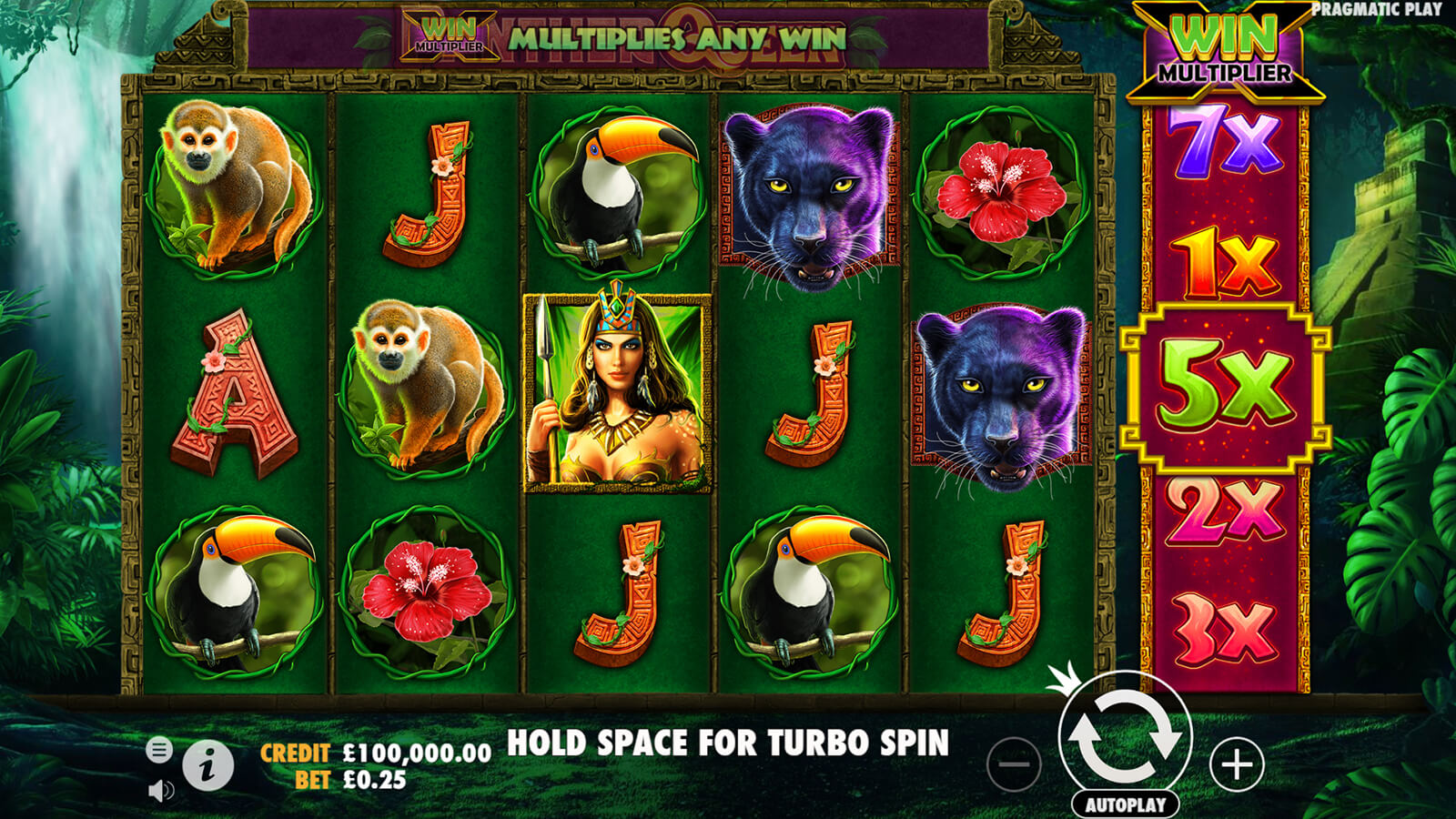Open the hamburger settings menu
Viewport: 1456px width, 819px height.
click(x=158, y=750)
